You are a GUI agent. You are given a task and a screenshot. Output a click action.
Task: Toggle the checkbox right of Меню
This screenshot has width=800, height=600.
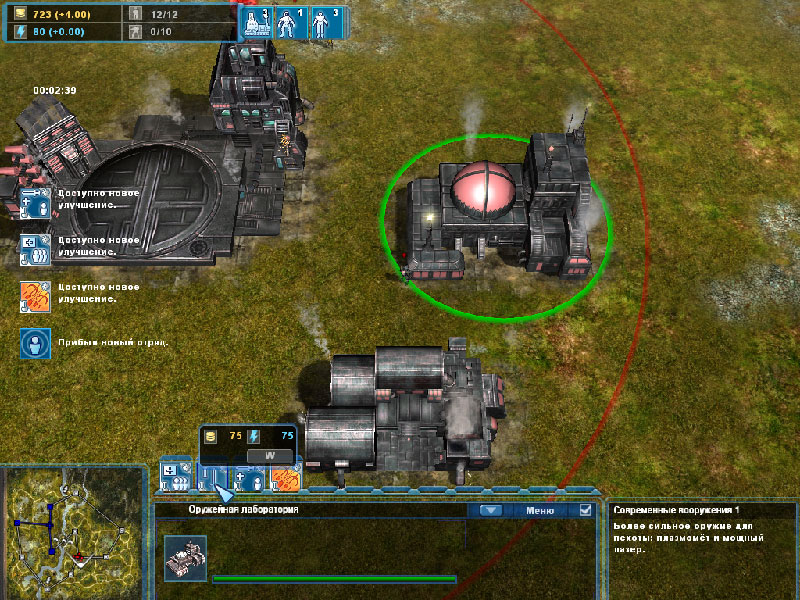click(586, 509)
